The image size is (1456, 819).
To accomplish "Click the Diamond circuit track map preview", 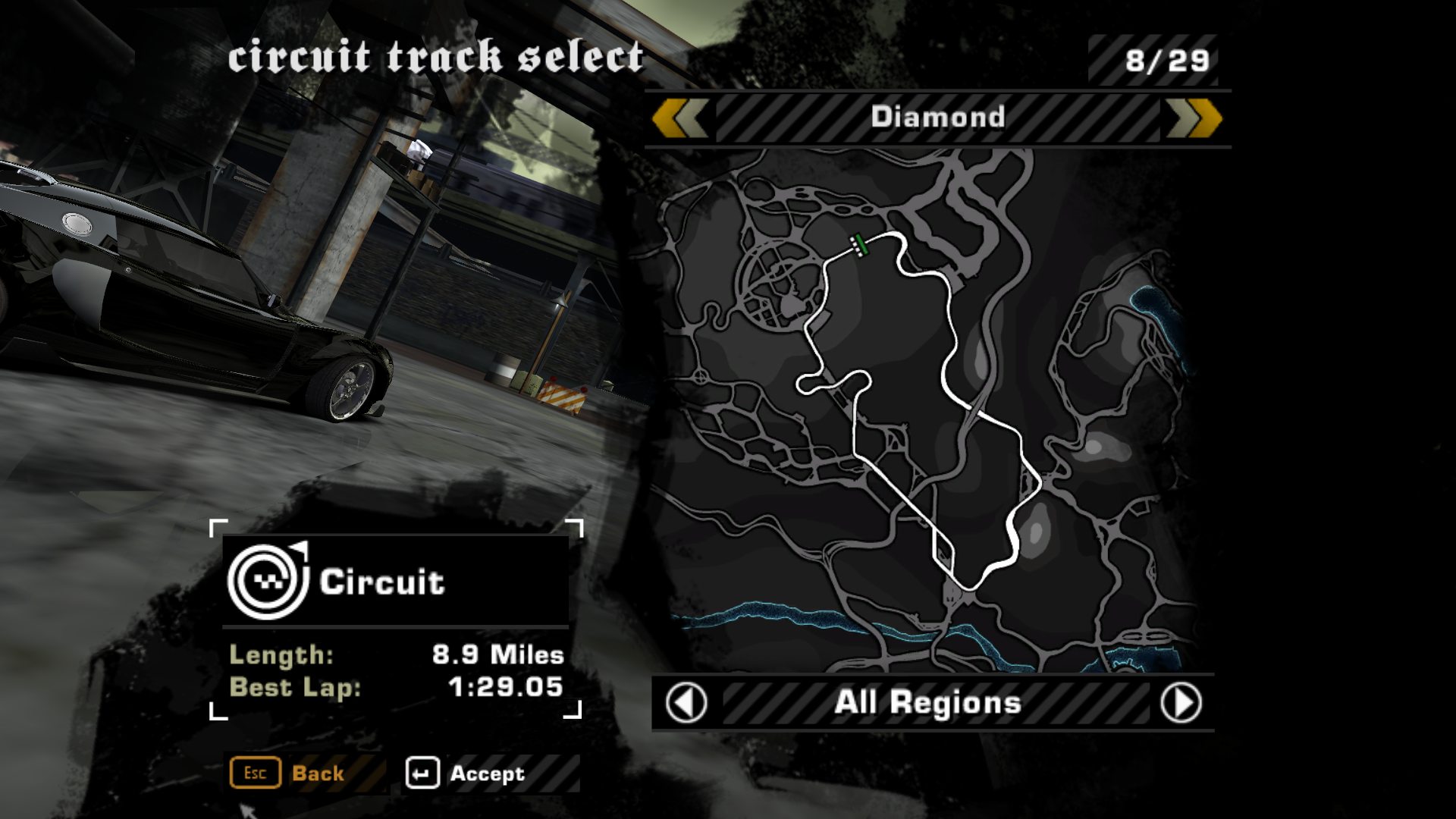I will coord(921,409).
